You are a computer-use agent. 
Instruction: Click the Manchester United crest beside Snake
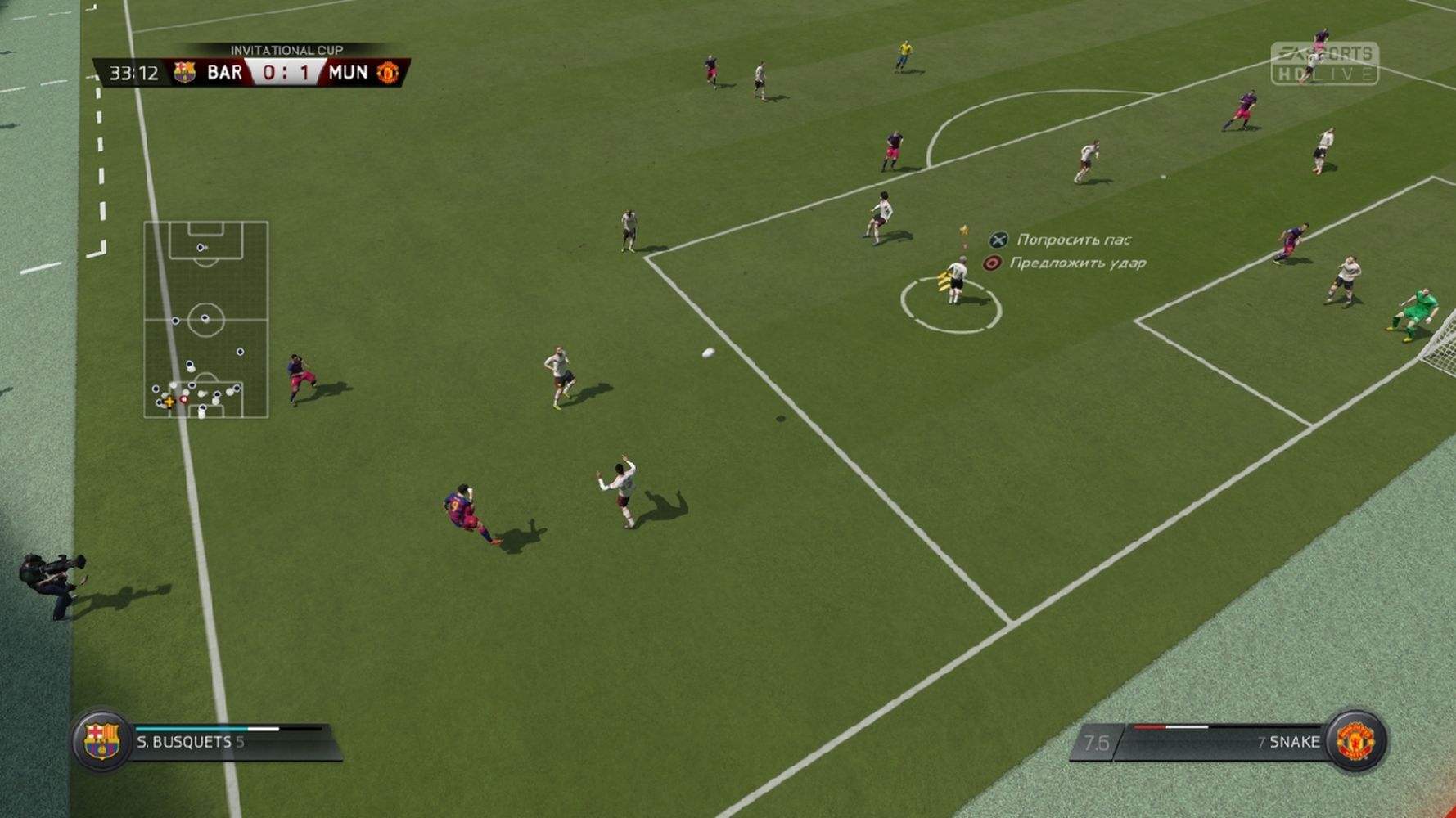pyautogui.click(x=1355, y=741)
